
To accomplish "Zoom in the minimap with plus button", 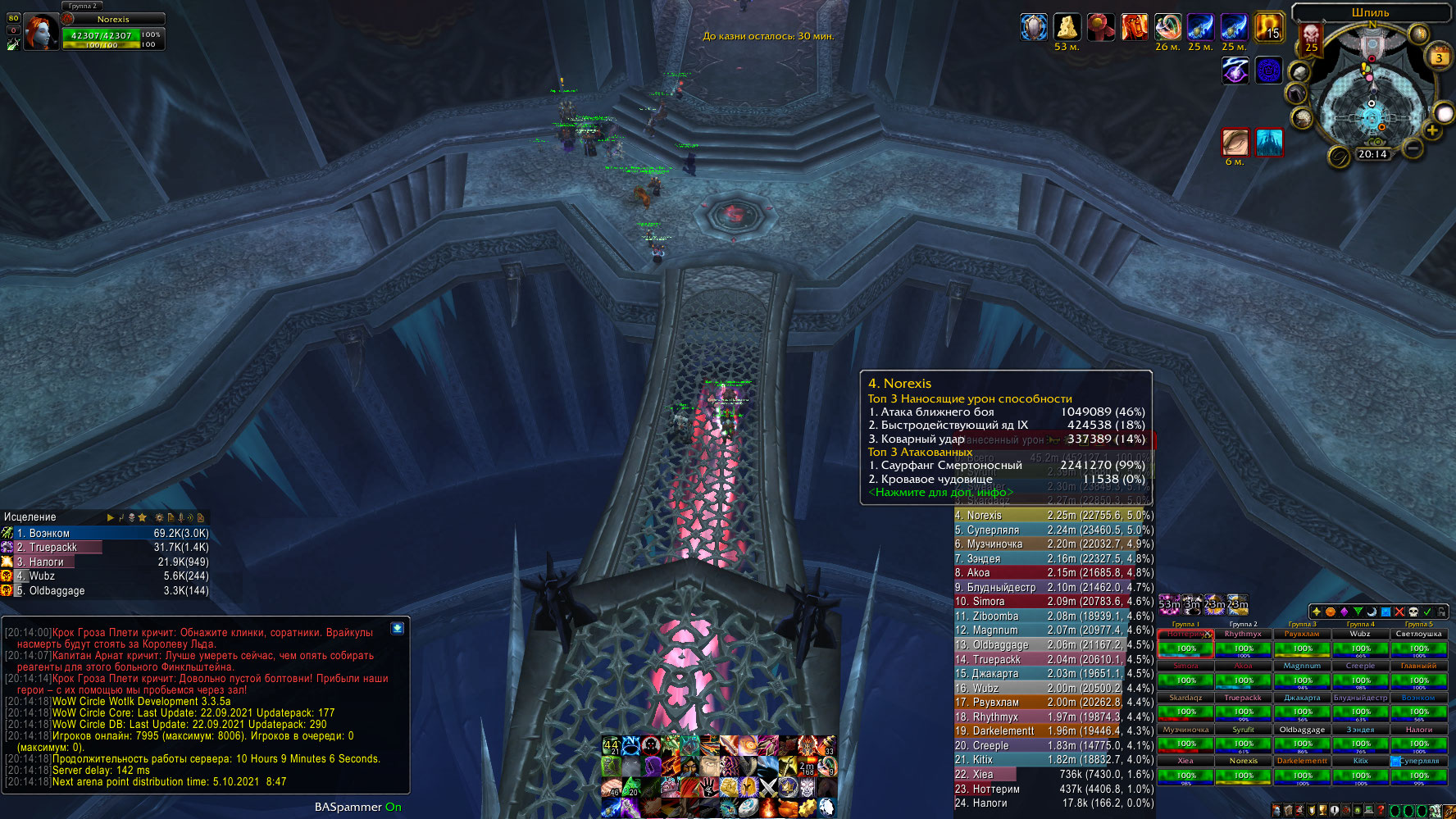I will [x=1432, y=130].
